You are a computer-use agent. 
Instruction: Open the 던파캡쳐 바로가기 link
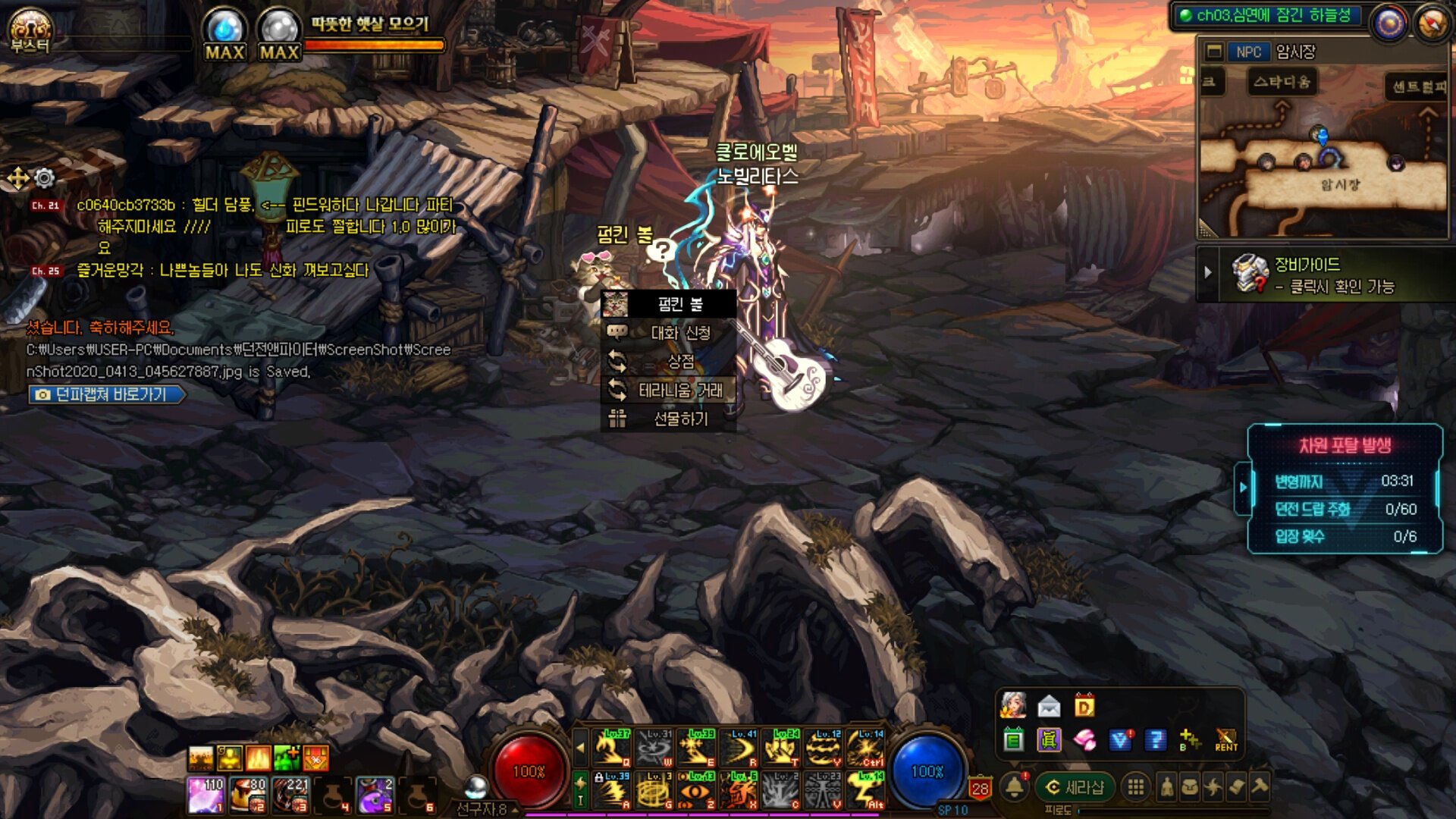click(106, 394)
